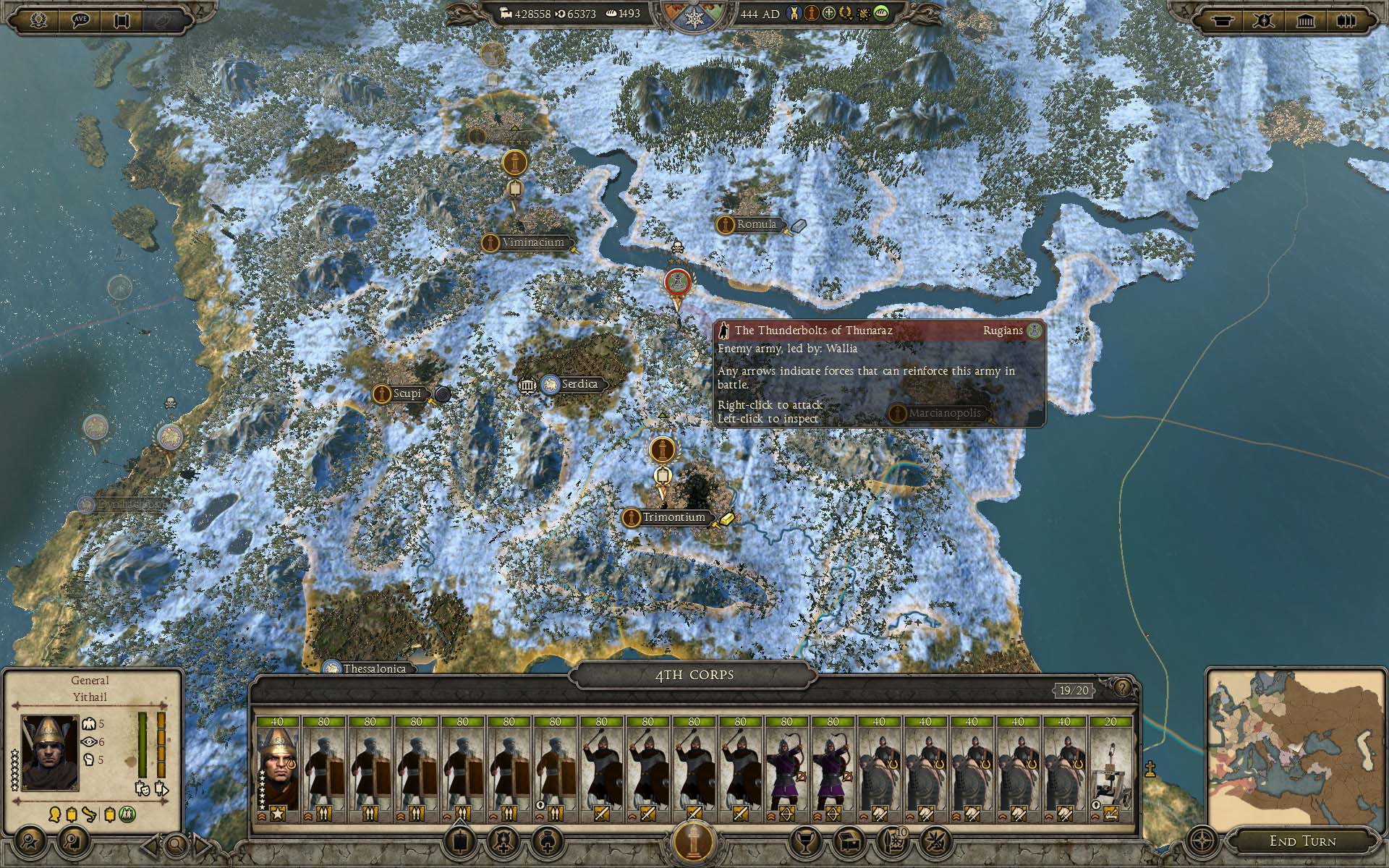End the current turn
This screenshot has width=1389, height=868.
pos(1302,841)
